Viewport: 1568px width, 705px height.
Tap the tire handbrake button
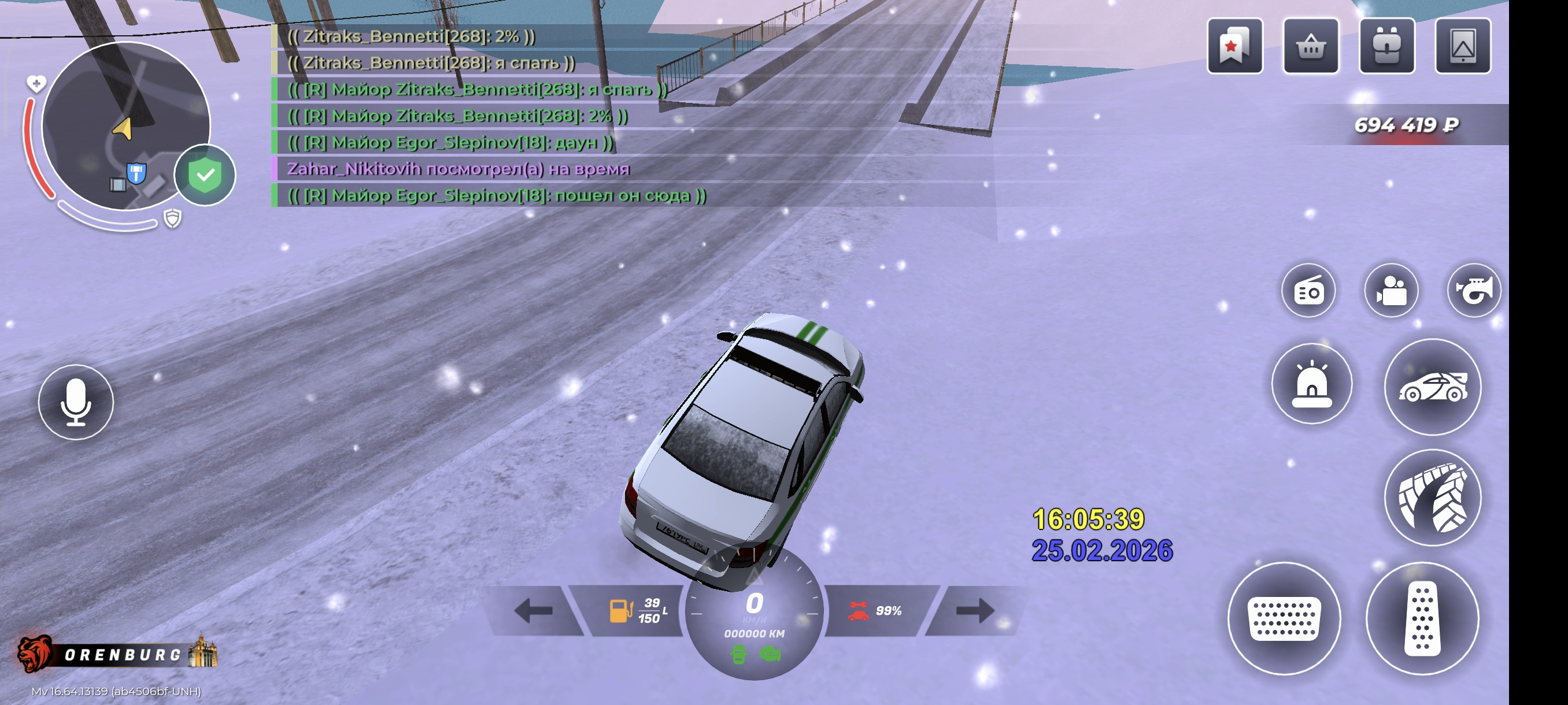(x=1432, y=497)
